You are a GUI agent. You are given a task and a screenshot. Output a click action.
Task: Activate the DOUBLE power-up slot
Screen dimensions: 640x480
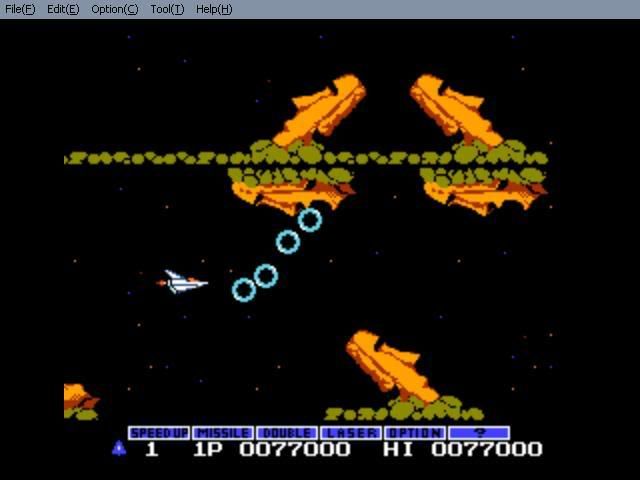pos(286,433)
